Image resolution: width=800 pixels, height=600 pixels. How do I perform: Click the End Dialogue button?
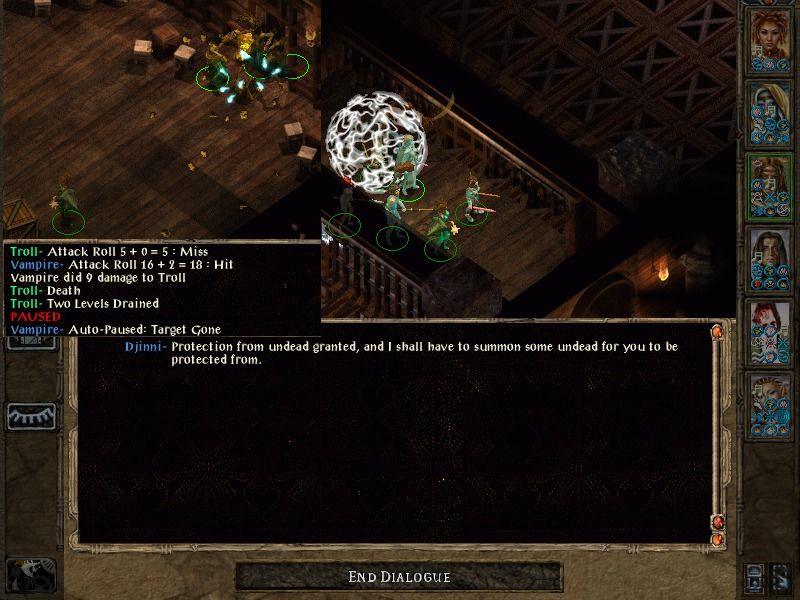[x=399, y=577]
